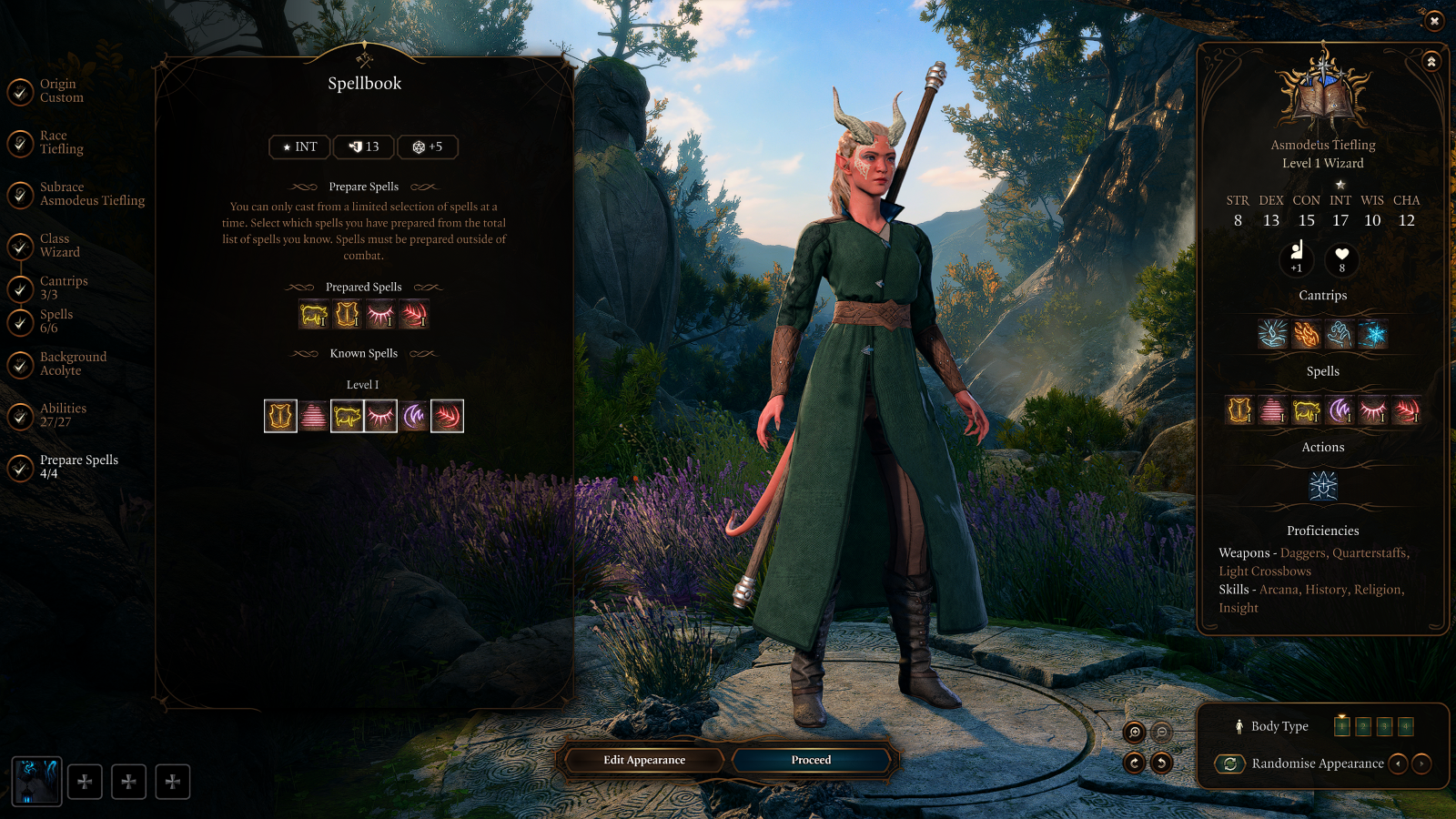Go to the Abilities step

tap(62, 415)
